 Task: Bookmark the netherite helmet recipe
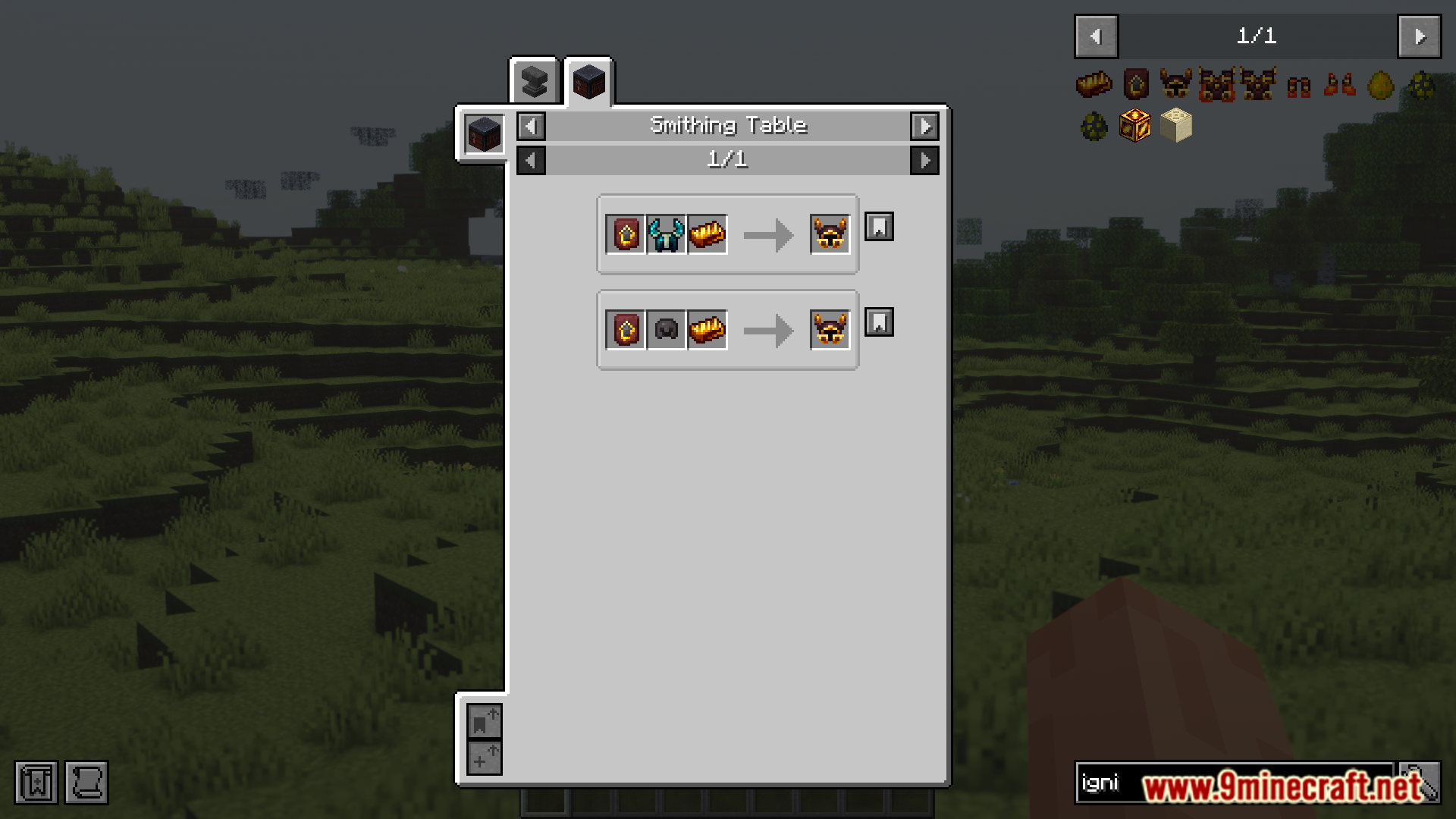[x=879, y=322]
